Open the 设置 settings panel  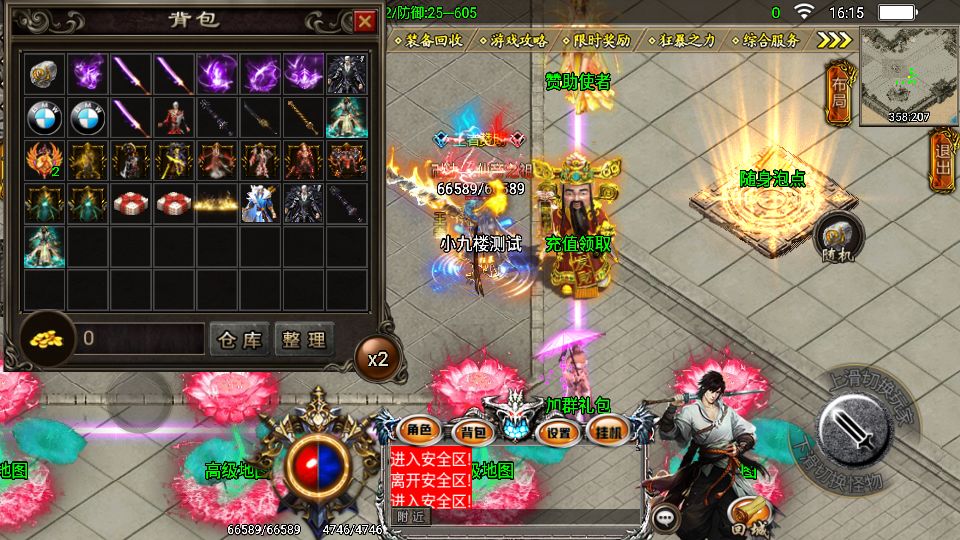coord(559,432)
